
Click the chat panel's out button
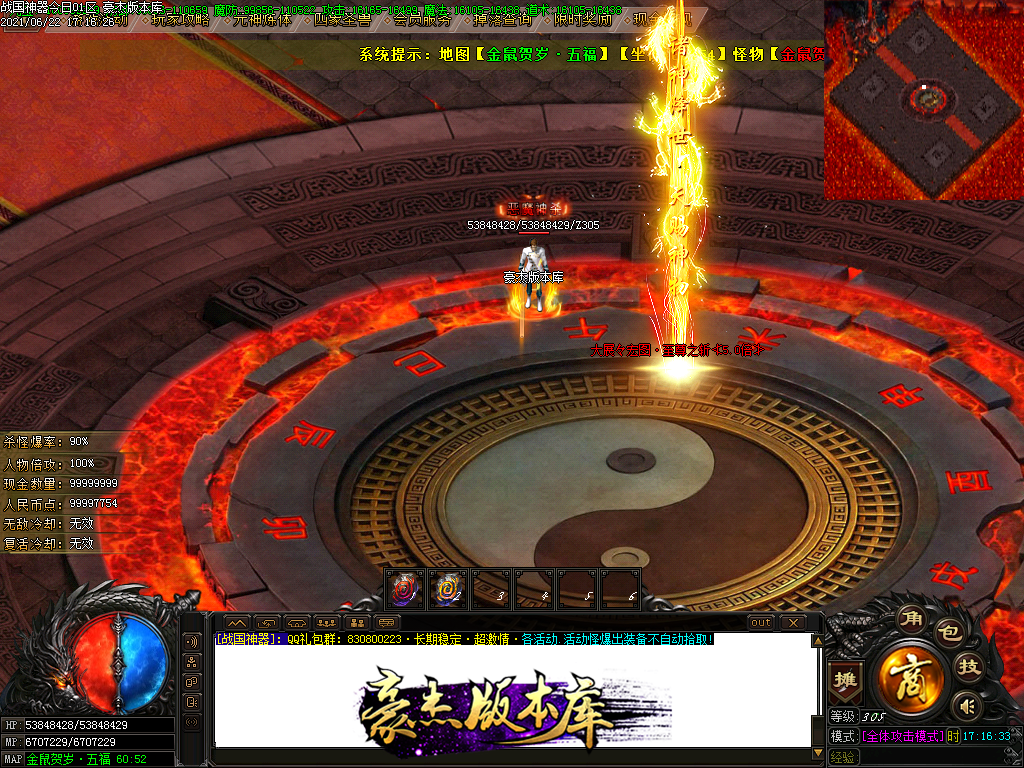(x=761, y=622)
